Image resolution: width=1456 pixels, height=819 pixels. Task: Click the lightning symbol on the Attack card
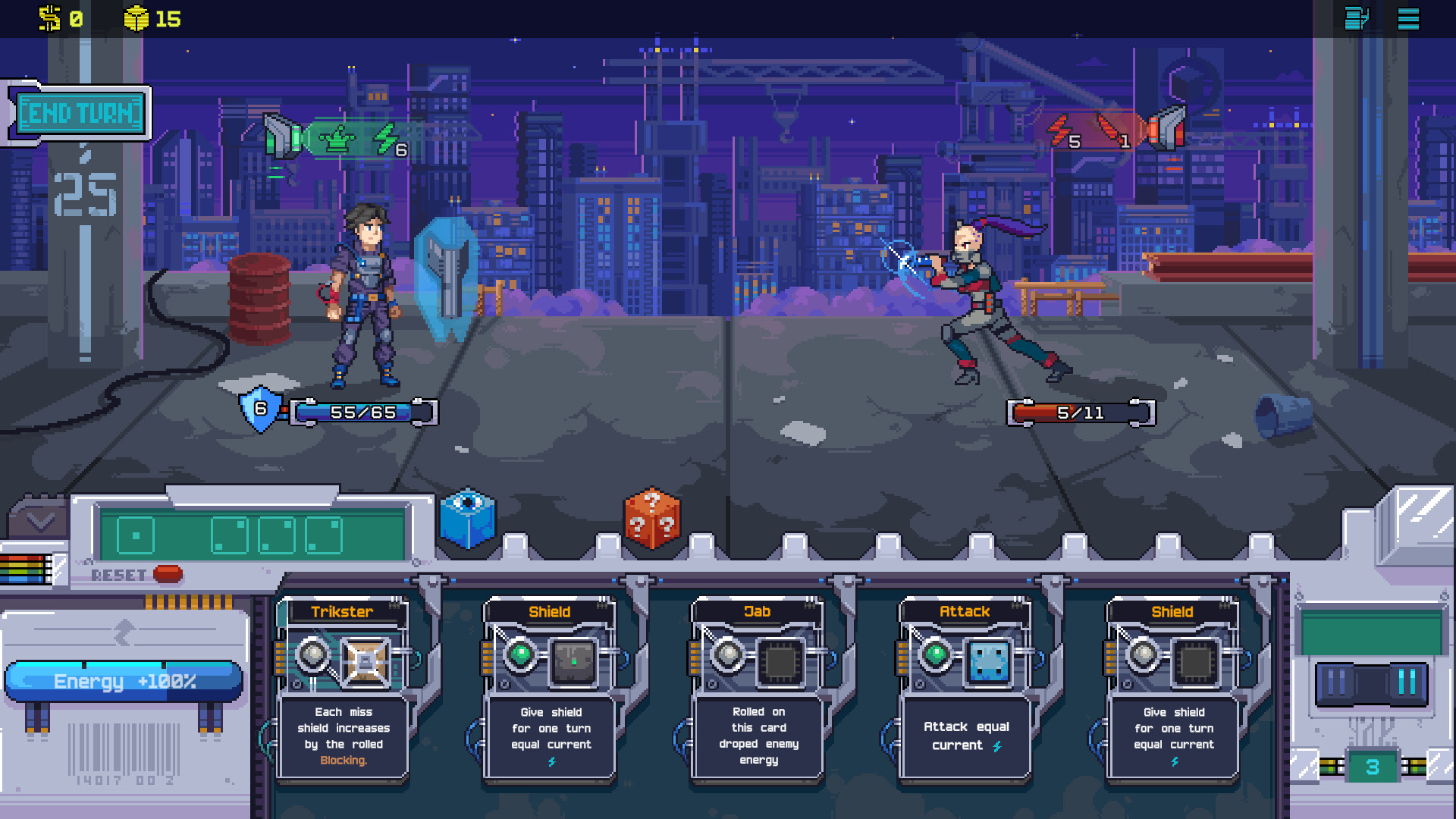(996, 746)
